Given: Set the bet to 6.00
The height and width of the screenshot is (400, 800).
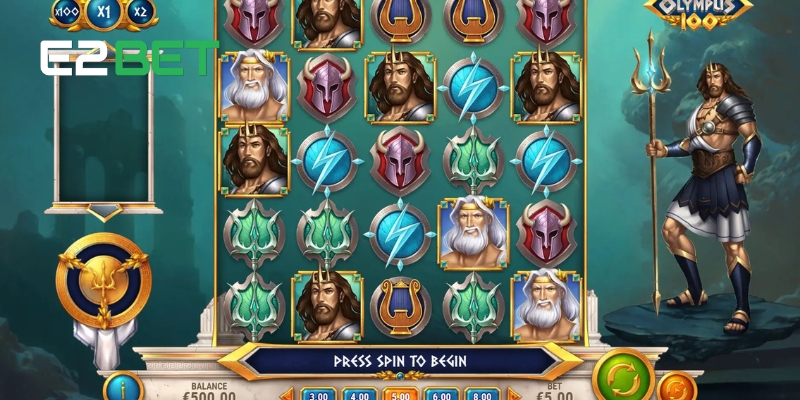Looking at the screenshot, I should (x=440, y=394).
